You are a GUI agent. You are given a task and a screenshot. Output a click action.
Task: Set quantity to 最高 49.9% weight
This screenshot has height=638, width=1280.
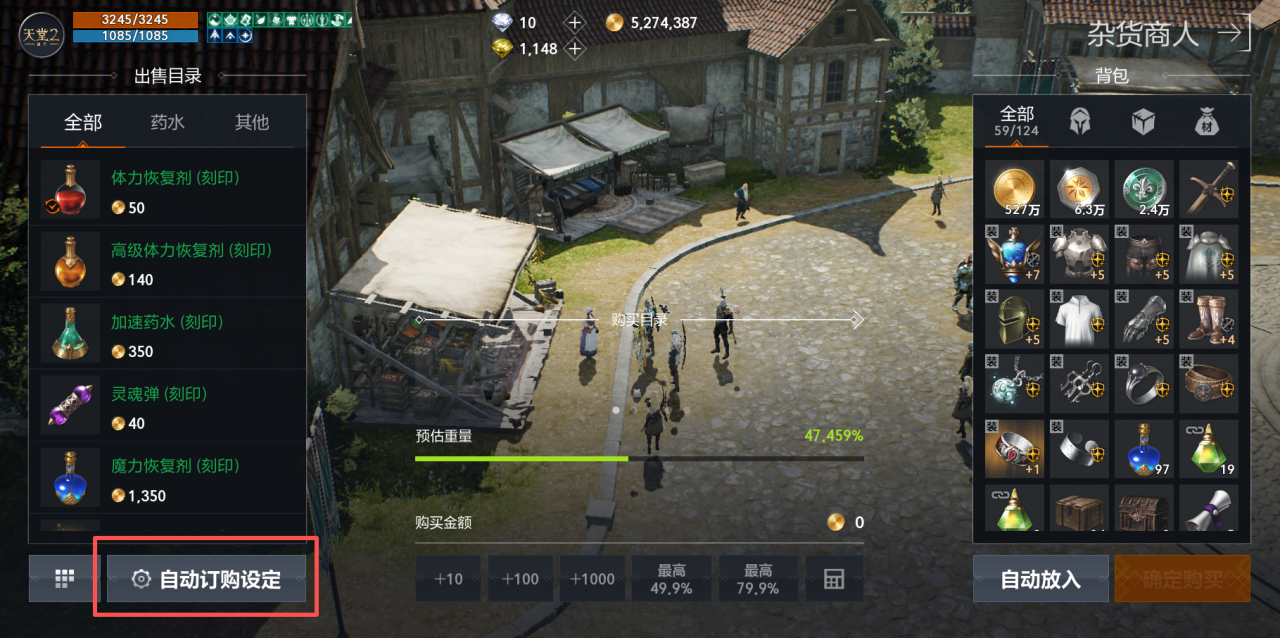pos(671,579)
